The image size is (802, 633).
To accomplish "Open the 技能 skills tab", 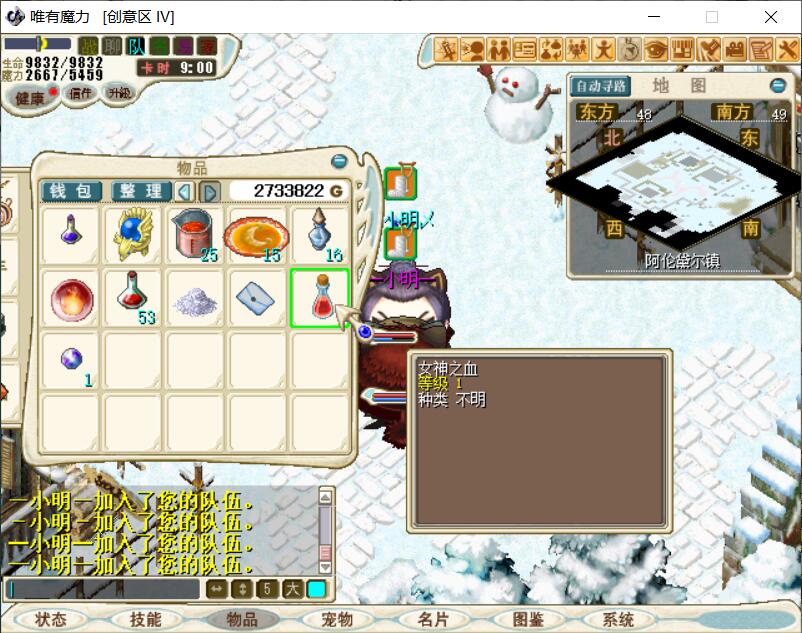I will [145, 619].
